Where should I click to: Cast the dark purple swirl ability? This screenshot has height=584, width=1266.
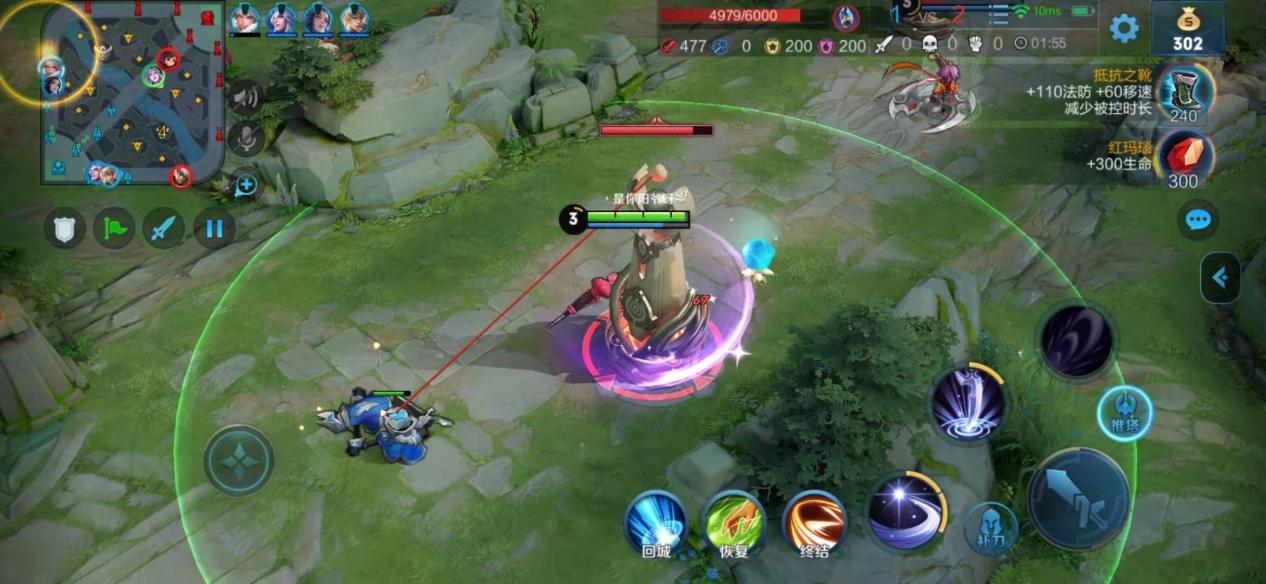tap(1076, 342)
